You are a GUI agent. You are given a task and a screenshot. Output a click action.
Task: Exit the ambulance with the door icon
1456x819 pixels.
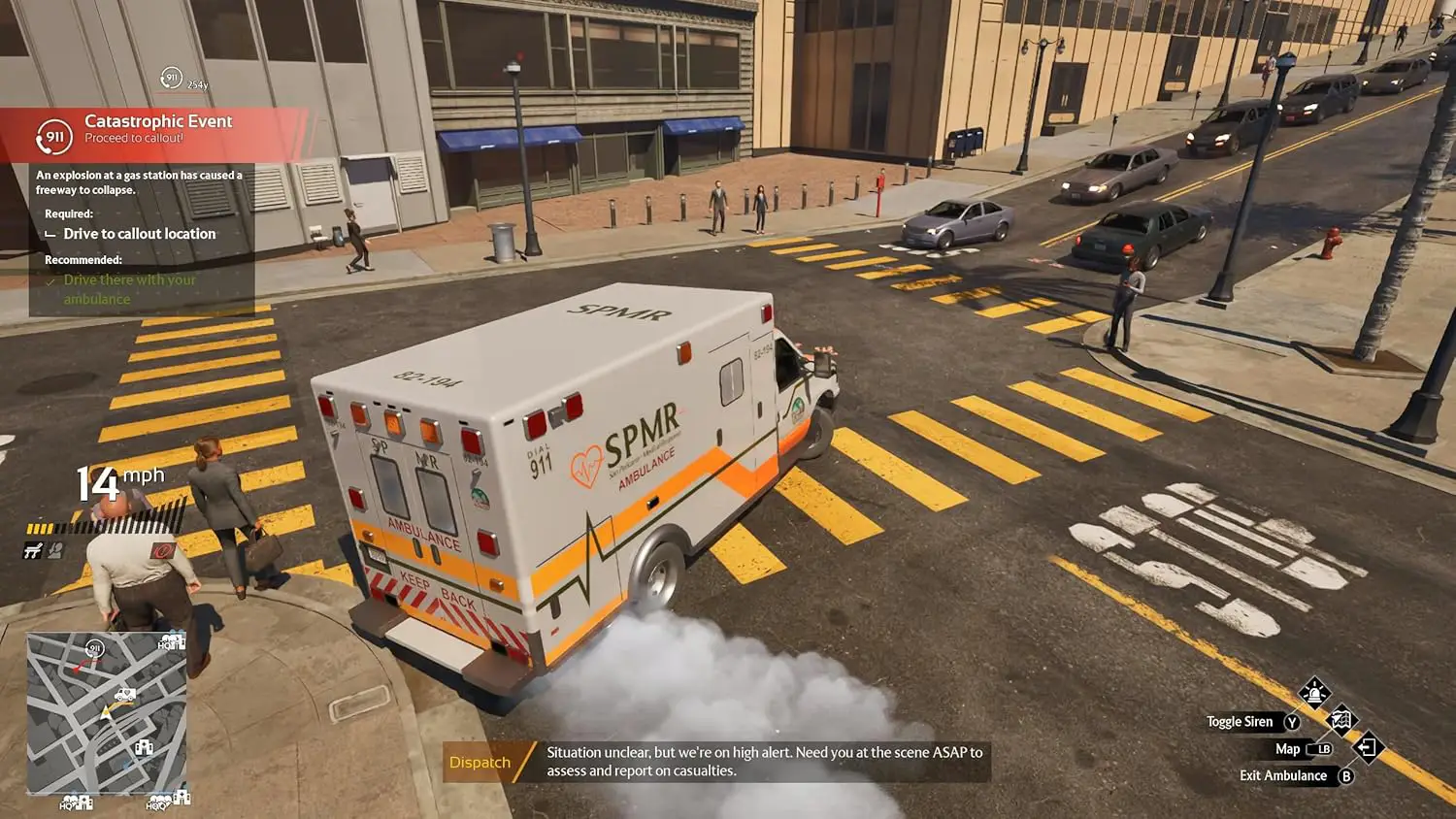coord(1368,747)
